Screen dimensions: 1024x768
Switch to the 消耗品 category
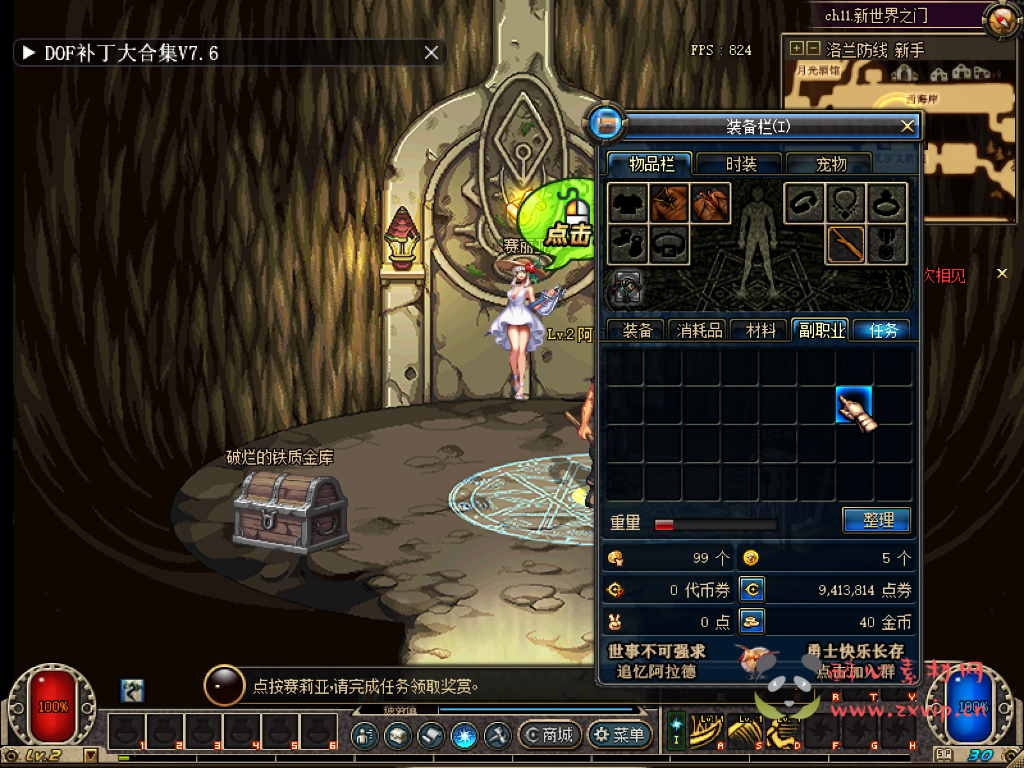699,330
